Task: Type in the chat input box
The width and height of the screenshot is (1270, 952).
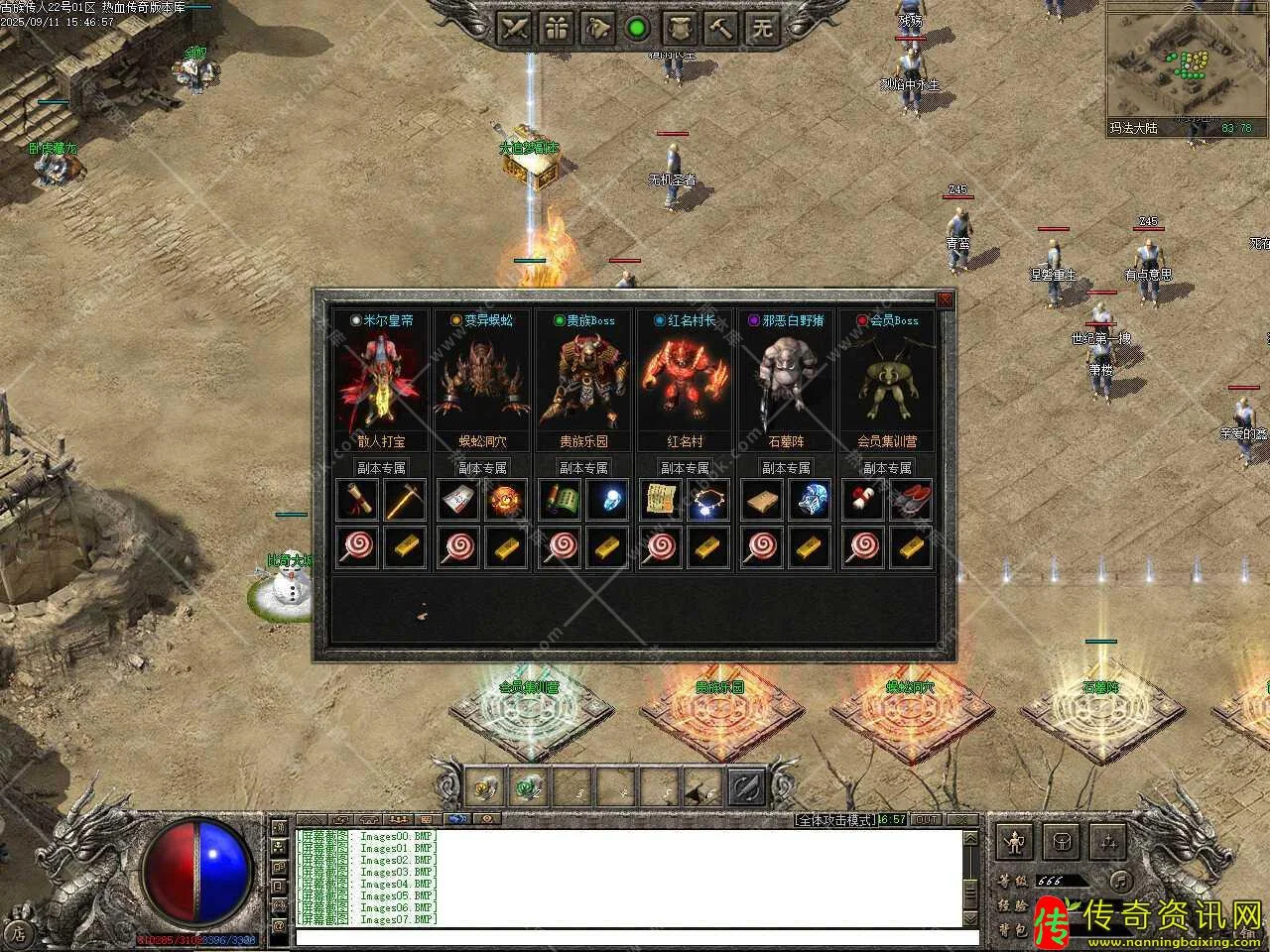Action: point(635,937)
